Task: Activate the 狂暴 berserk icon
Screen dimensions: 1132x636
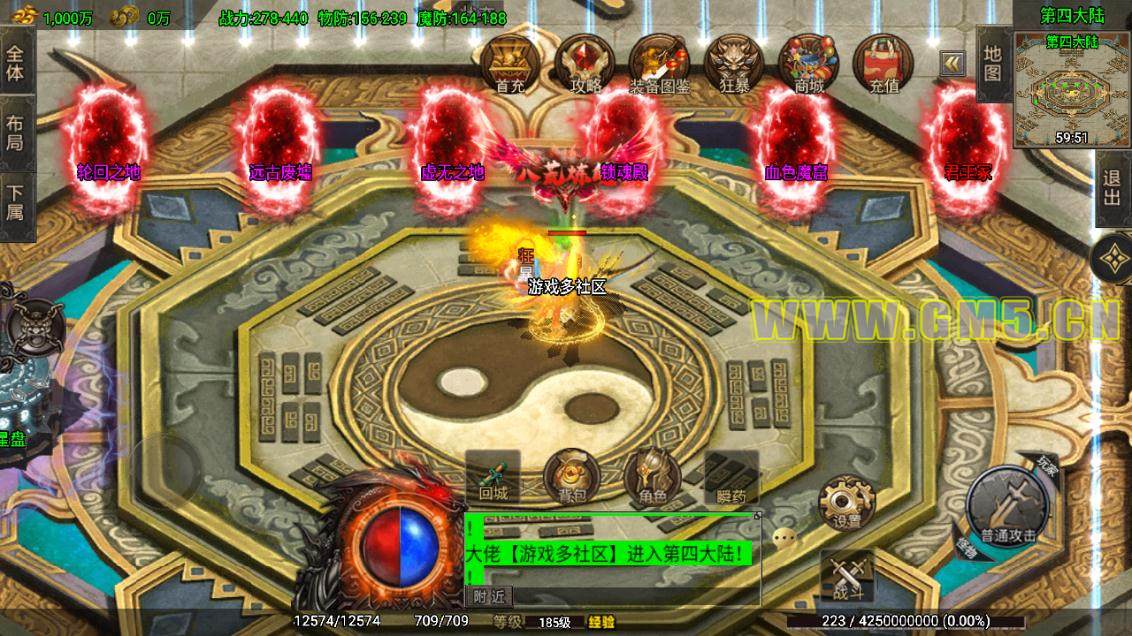Action: point(734,62)
